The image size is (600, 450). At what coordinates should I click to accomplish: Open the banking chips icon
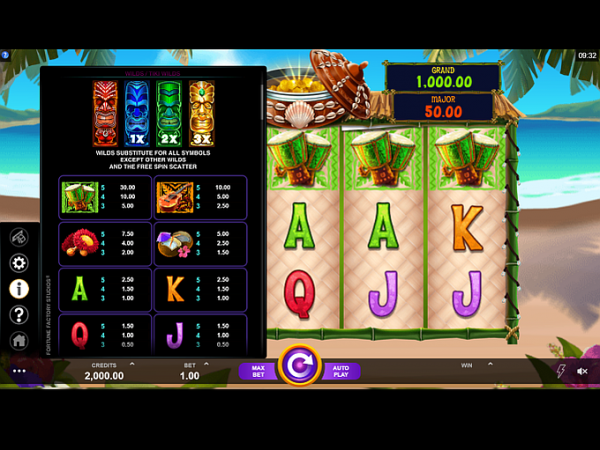pos(19,237)
